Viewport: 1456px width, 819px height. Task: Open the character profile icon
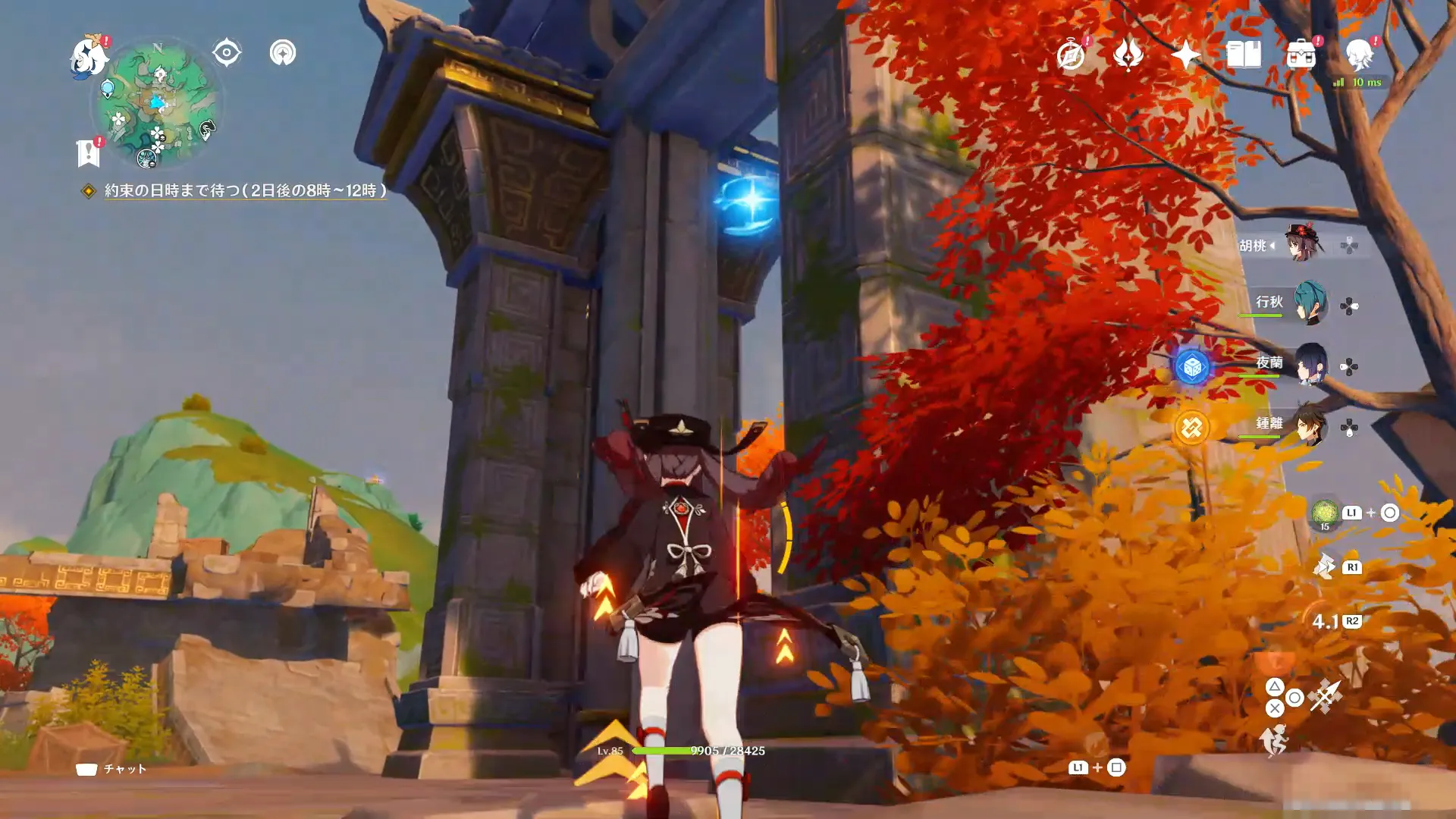(x=1359, y=55)
